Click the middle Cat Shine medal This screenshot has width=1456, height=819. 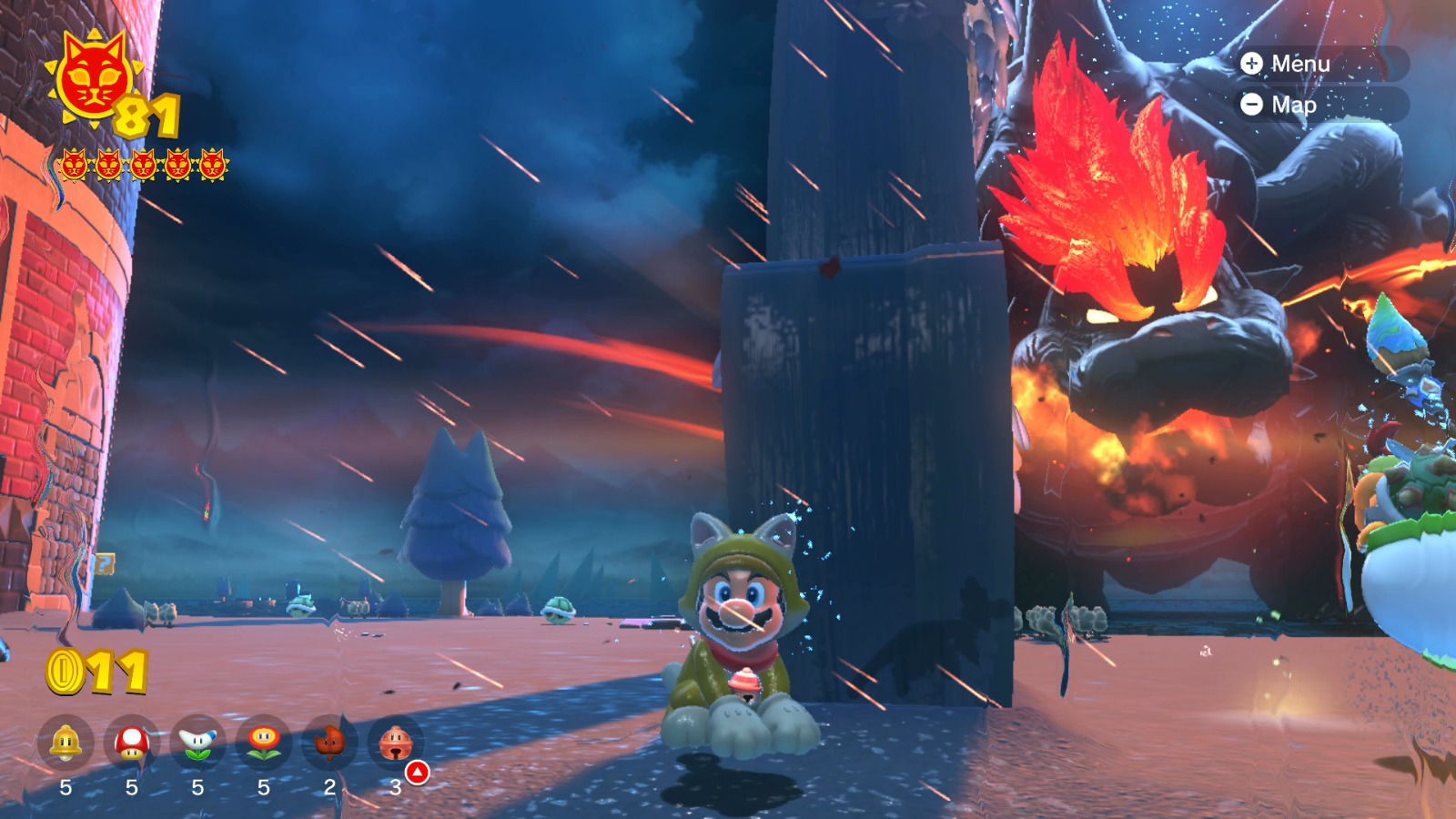coord(142,166)
